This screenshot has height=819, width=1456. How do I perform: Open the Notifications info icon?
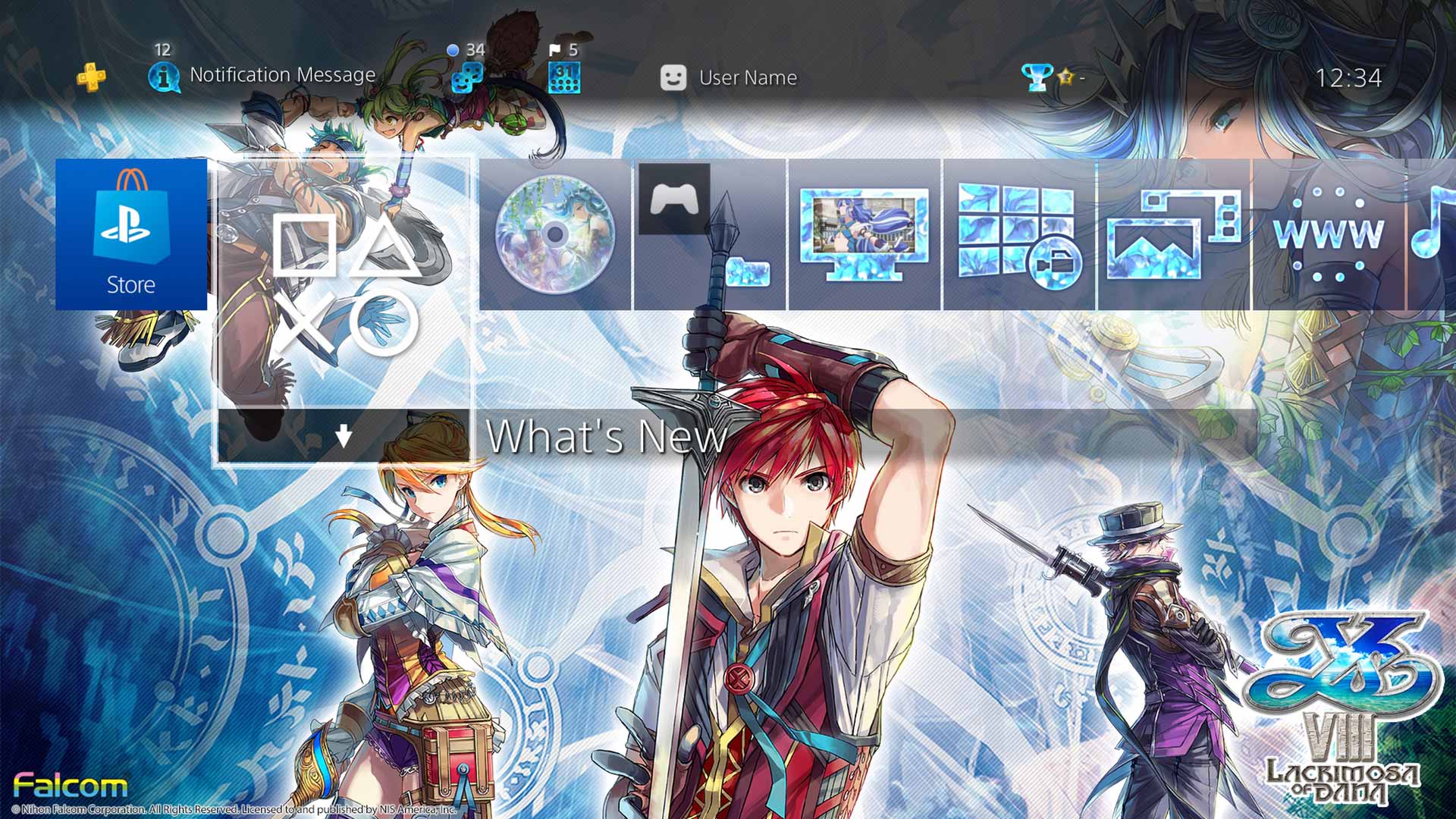[165, 76]
